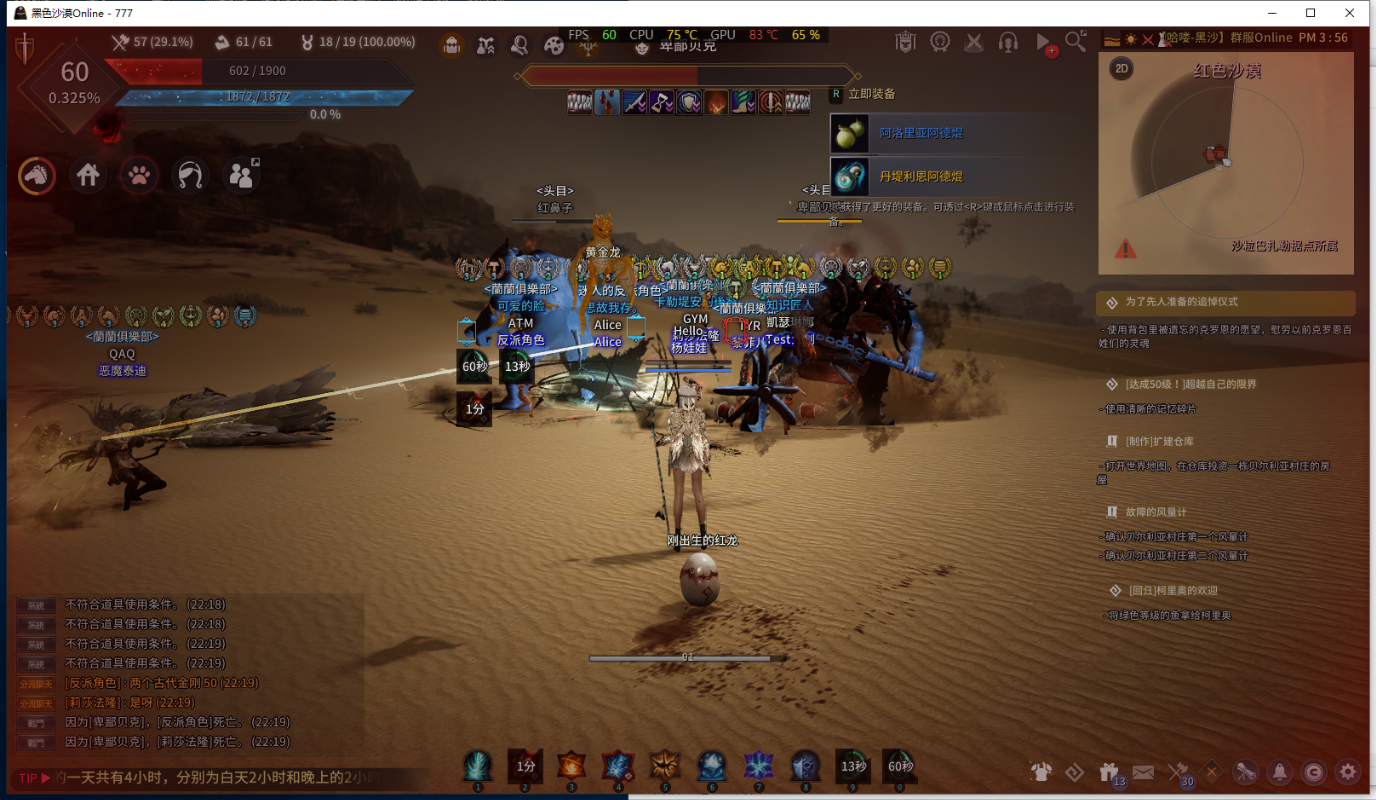1376x800 pixels.
Task: Click the headset voice chat icon
Action: tap(1008, 42)
